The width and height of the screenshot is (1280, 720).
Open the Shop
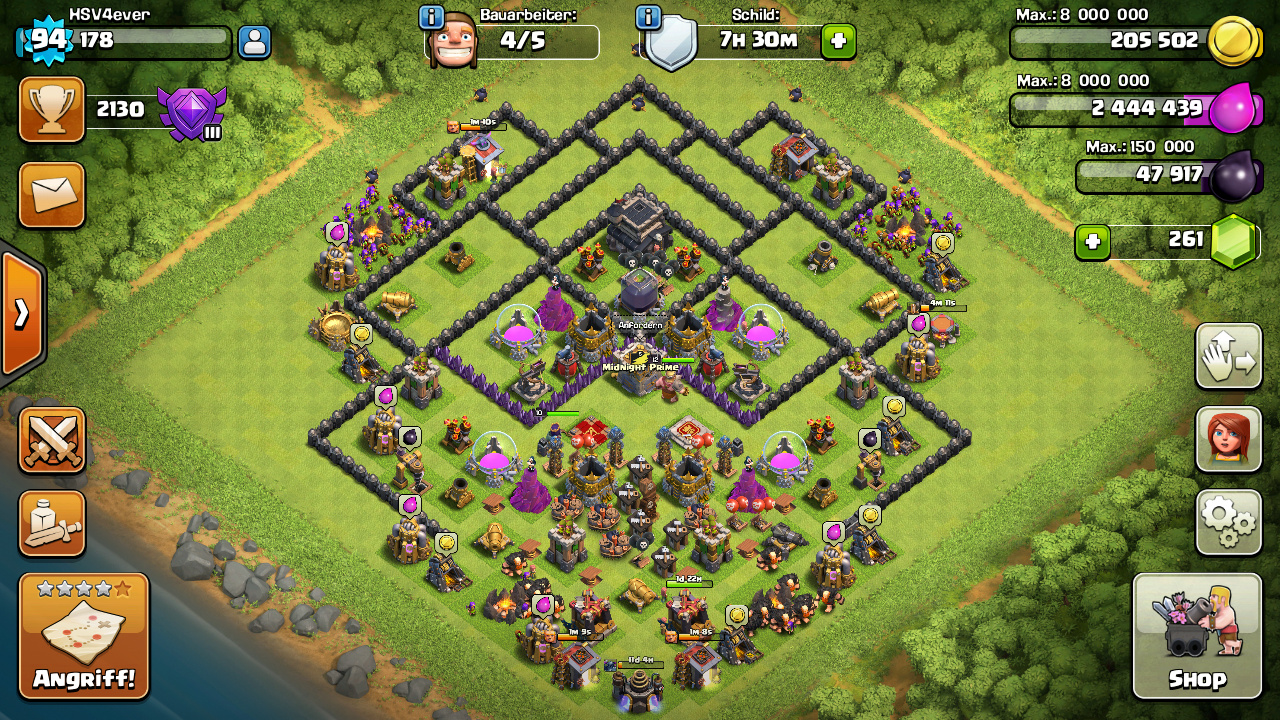[1197, 636]
